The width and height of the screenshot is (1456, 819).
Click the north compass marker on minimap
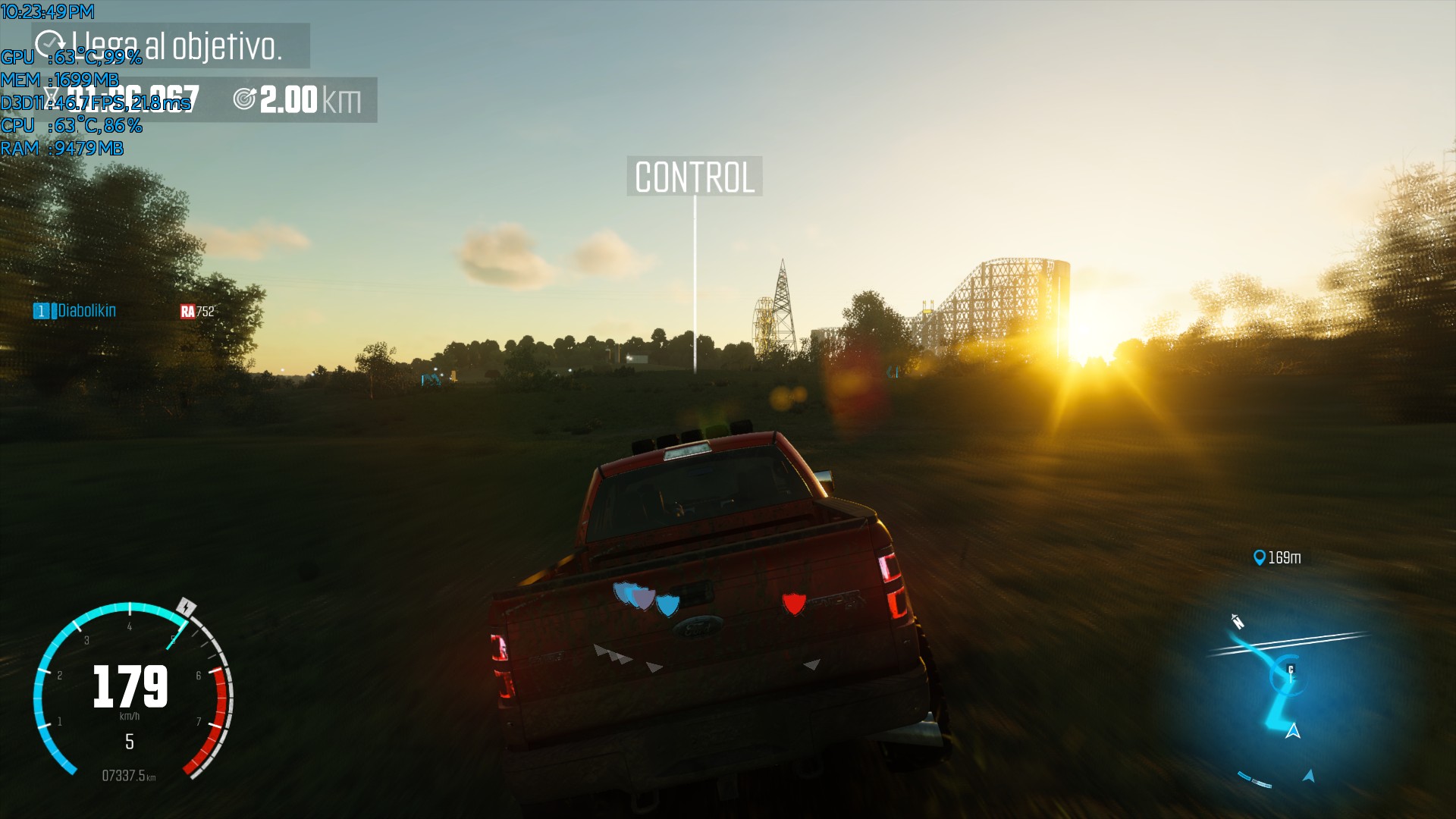1238,622
